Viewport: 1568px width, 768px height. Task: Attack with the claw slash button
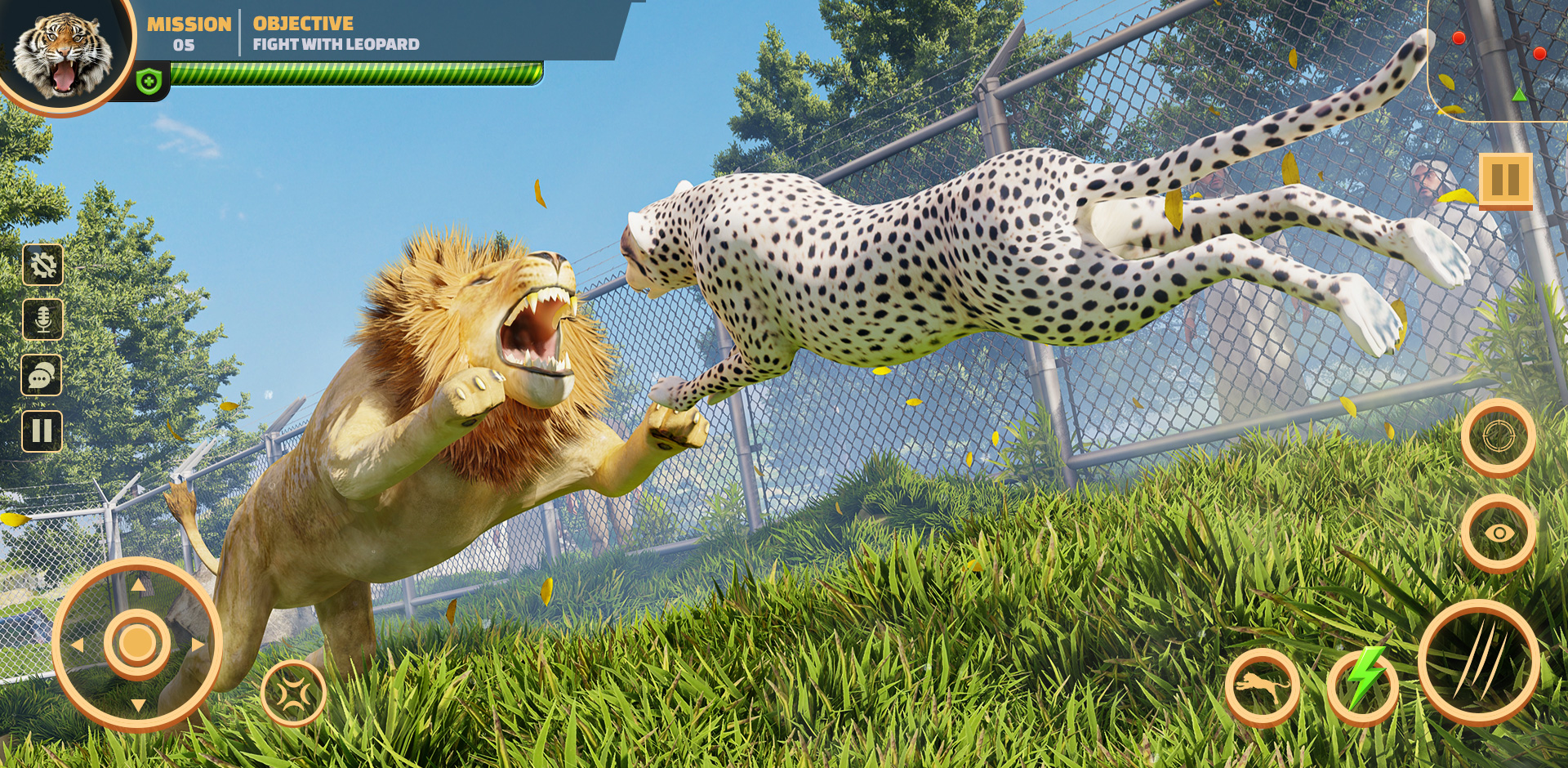click(x=1478, y=663)
